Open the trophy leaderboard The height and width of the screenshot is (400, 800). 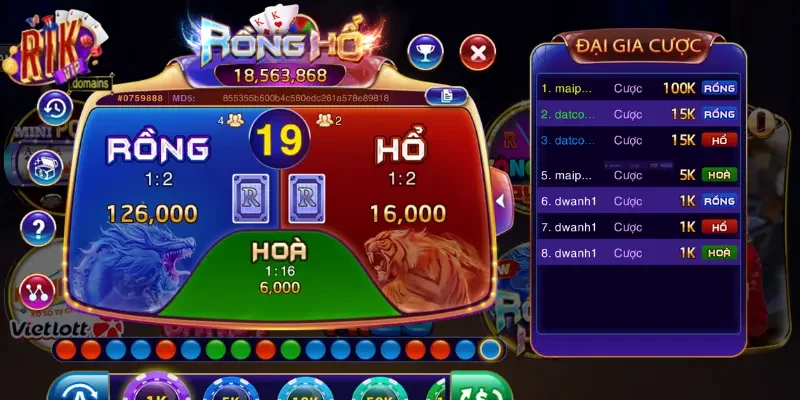[425, 51]
